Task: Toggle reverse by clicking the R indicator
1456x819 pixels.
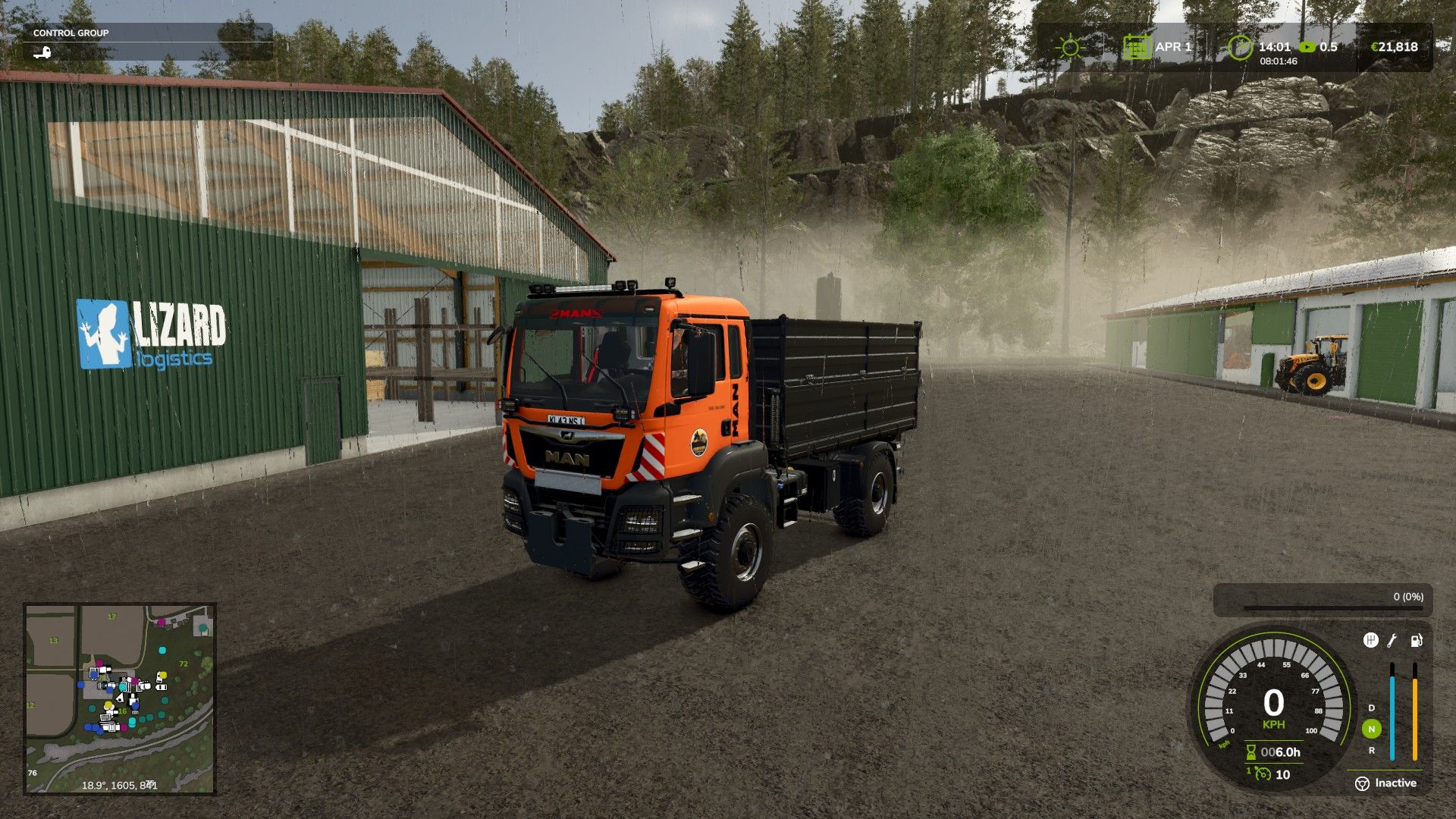Action: 1371,750
